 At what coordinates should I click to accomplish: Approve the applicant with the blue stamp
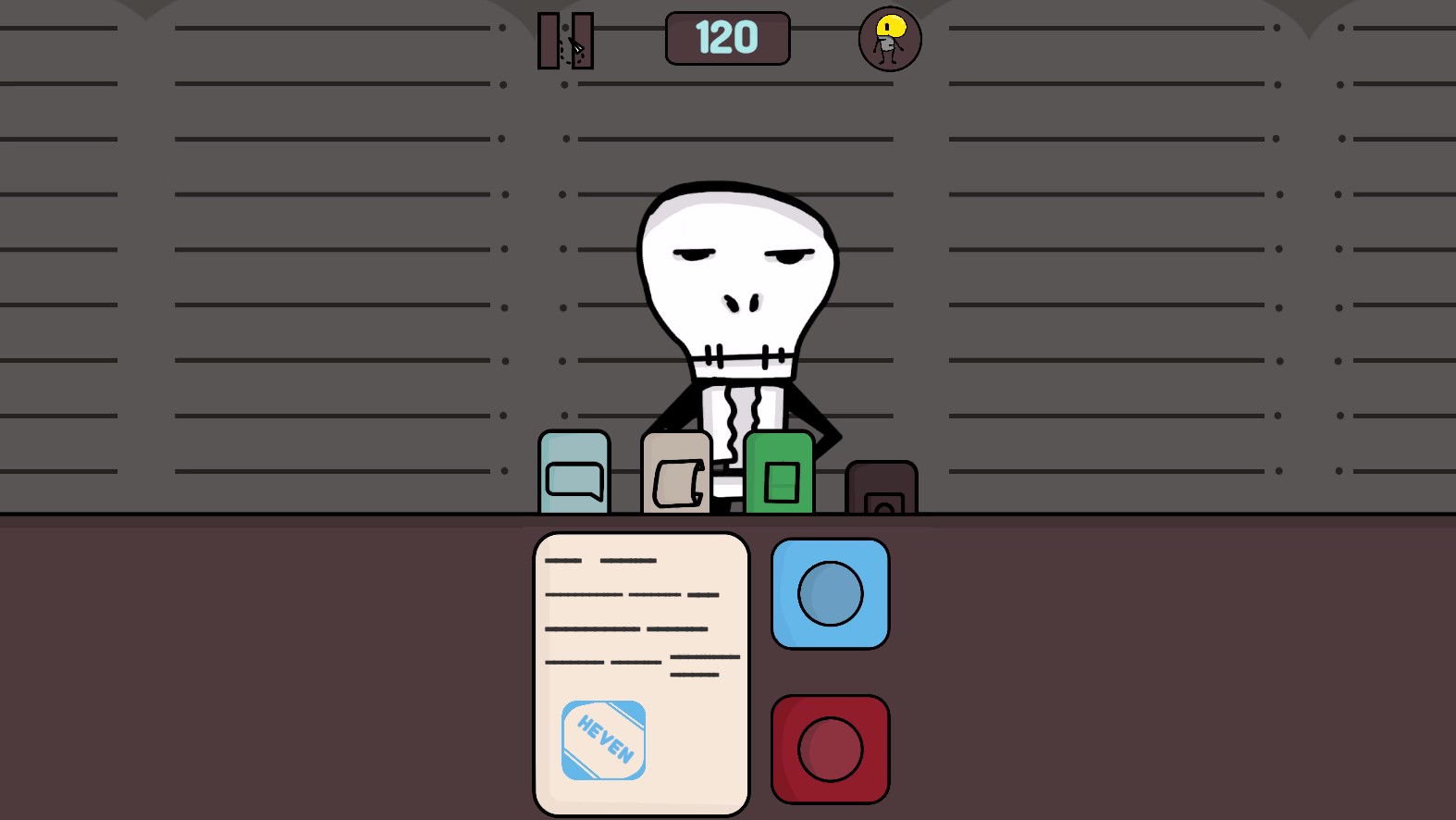(830, 593)
